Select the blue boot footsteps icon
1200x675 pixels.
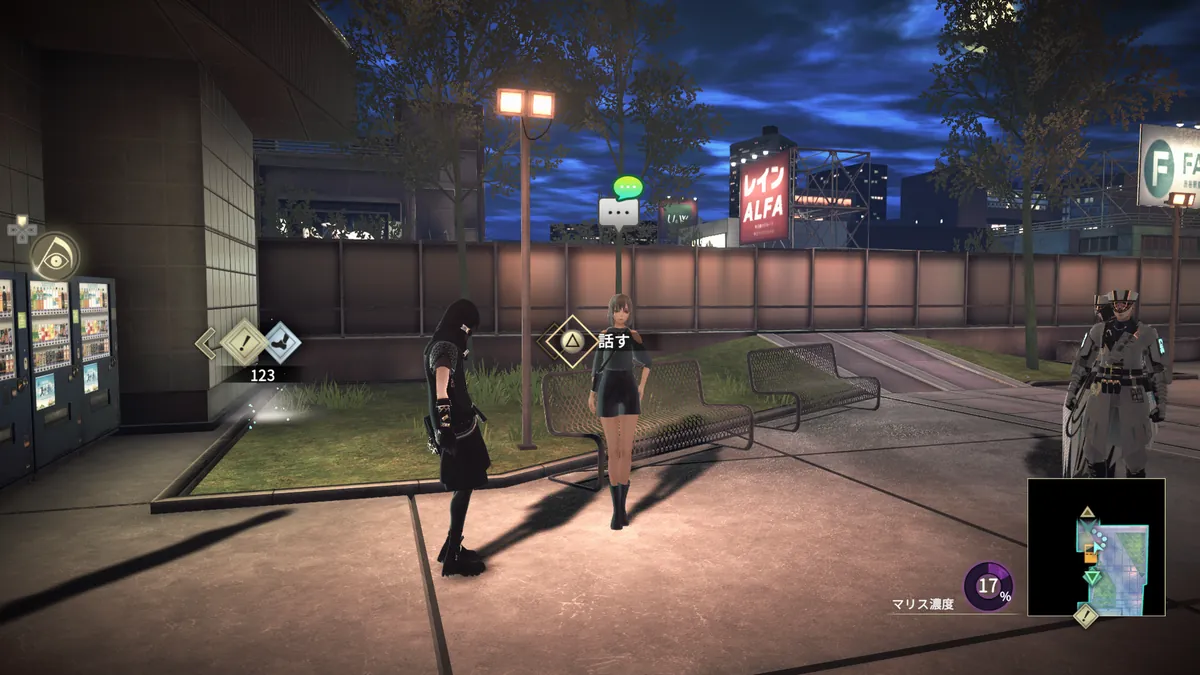(282, 343)
